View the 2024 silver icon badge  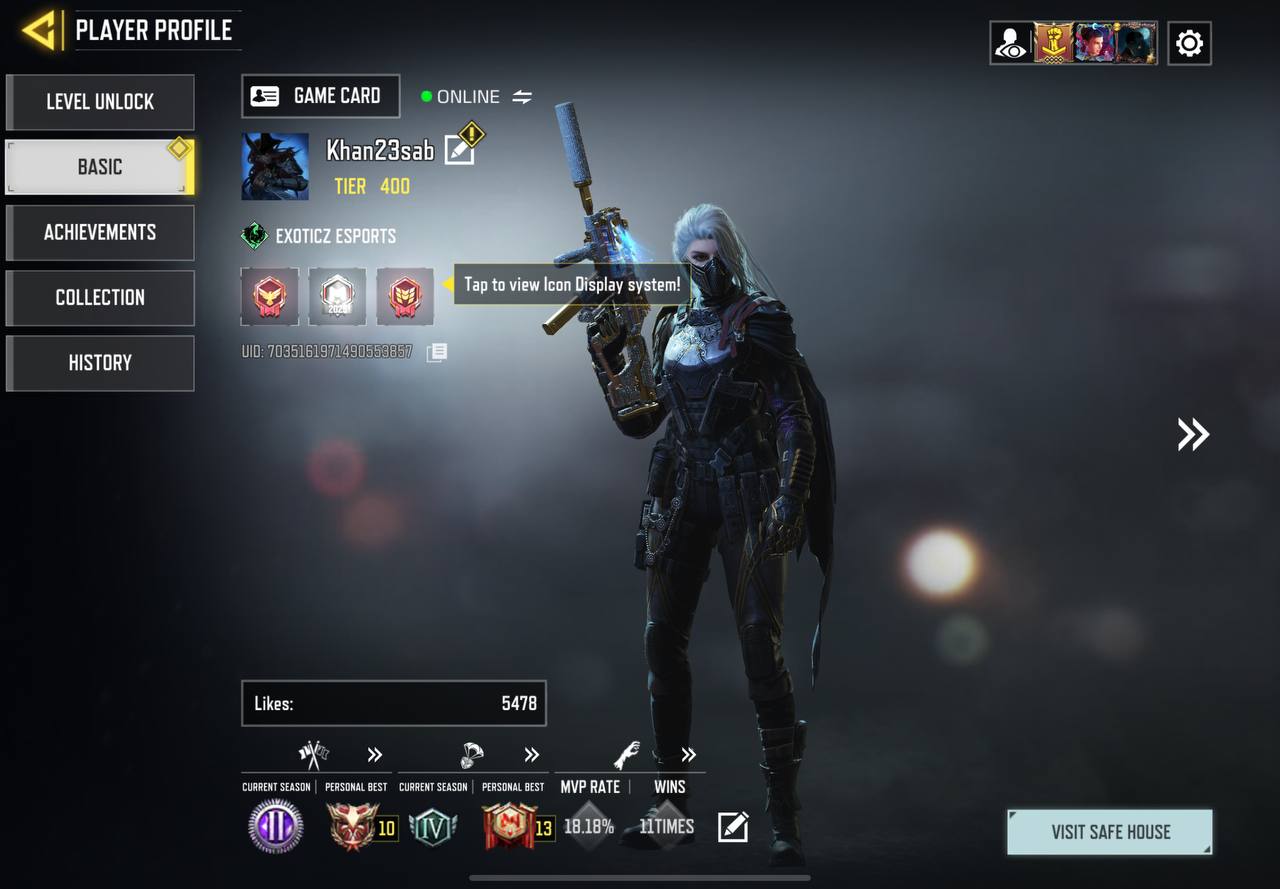pos(337,297)
